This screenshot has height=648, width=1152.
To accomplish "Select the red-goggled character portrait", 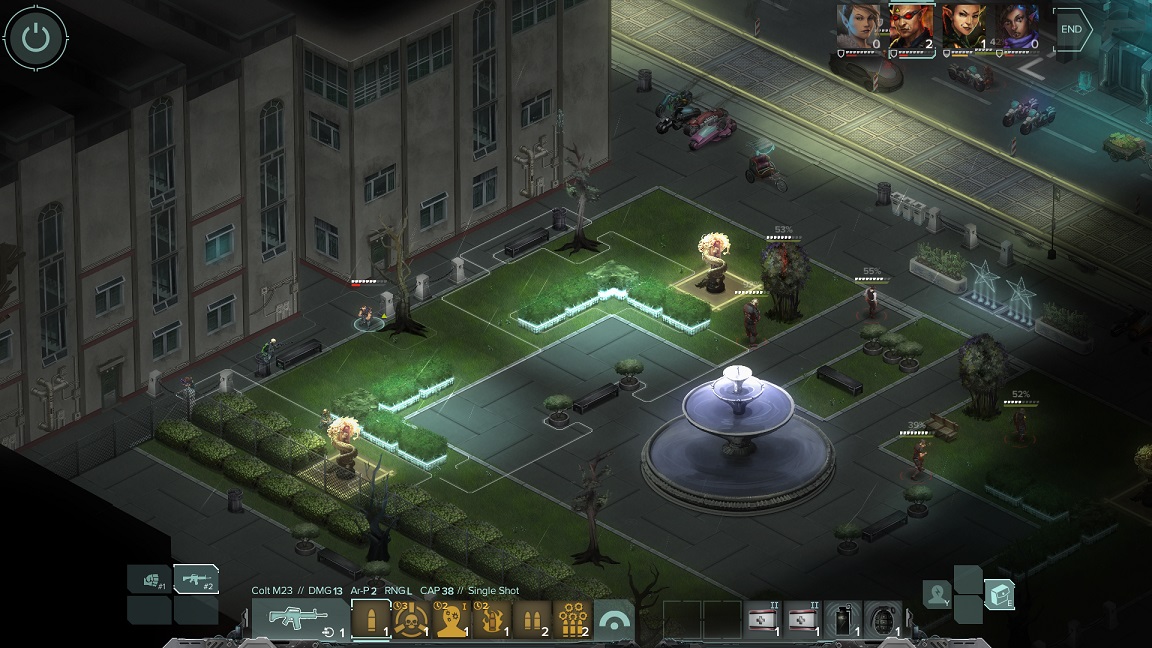I will 911,26.
